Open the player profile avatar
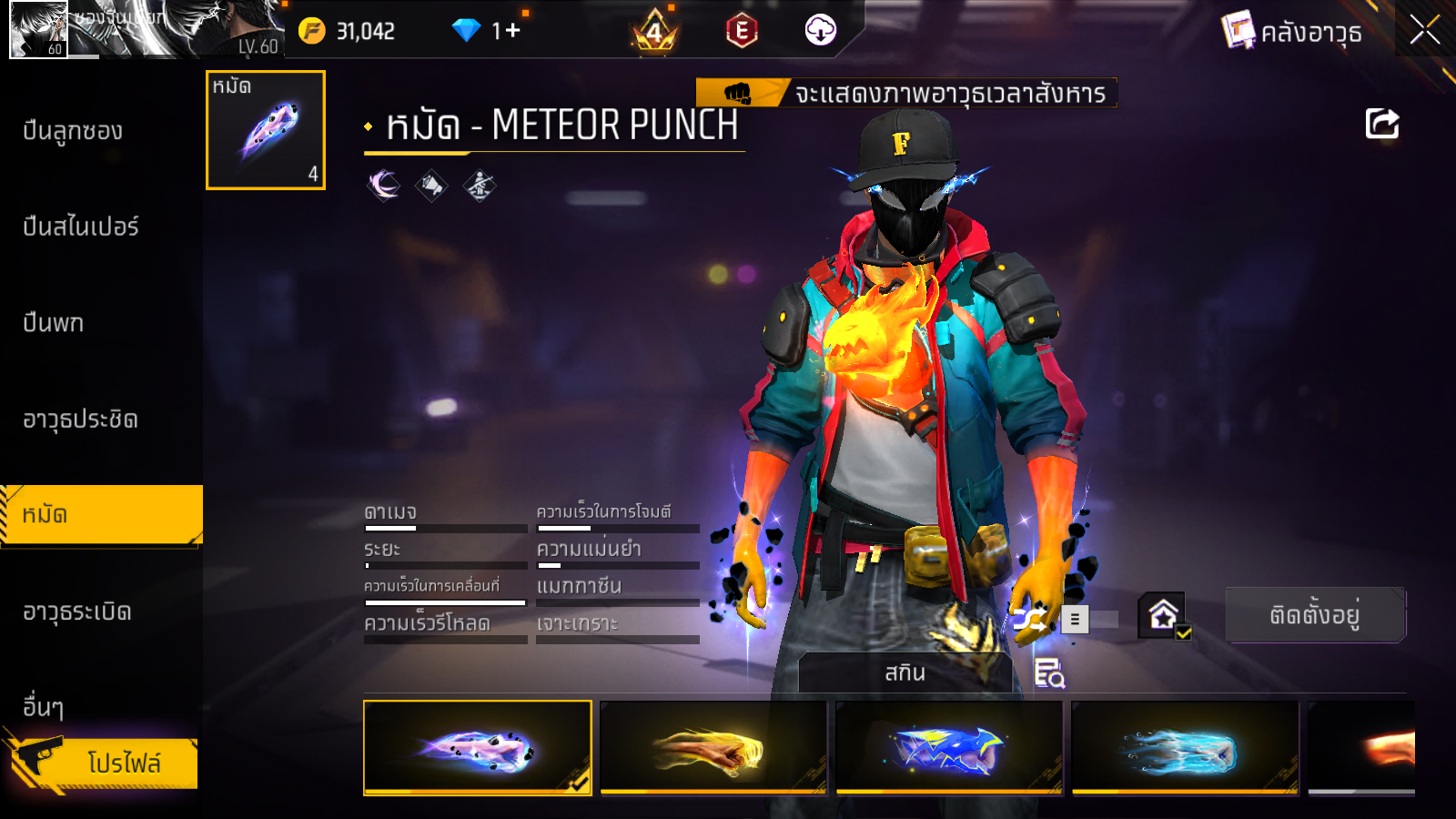Viewport: 1456px width, 819px height. (x=38, y=30)
